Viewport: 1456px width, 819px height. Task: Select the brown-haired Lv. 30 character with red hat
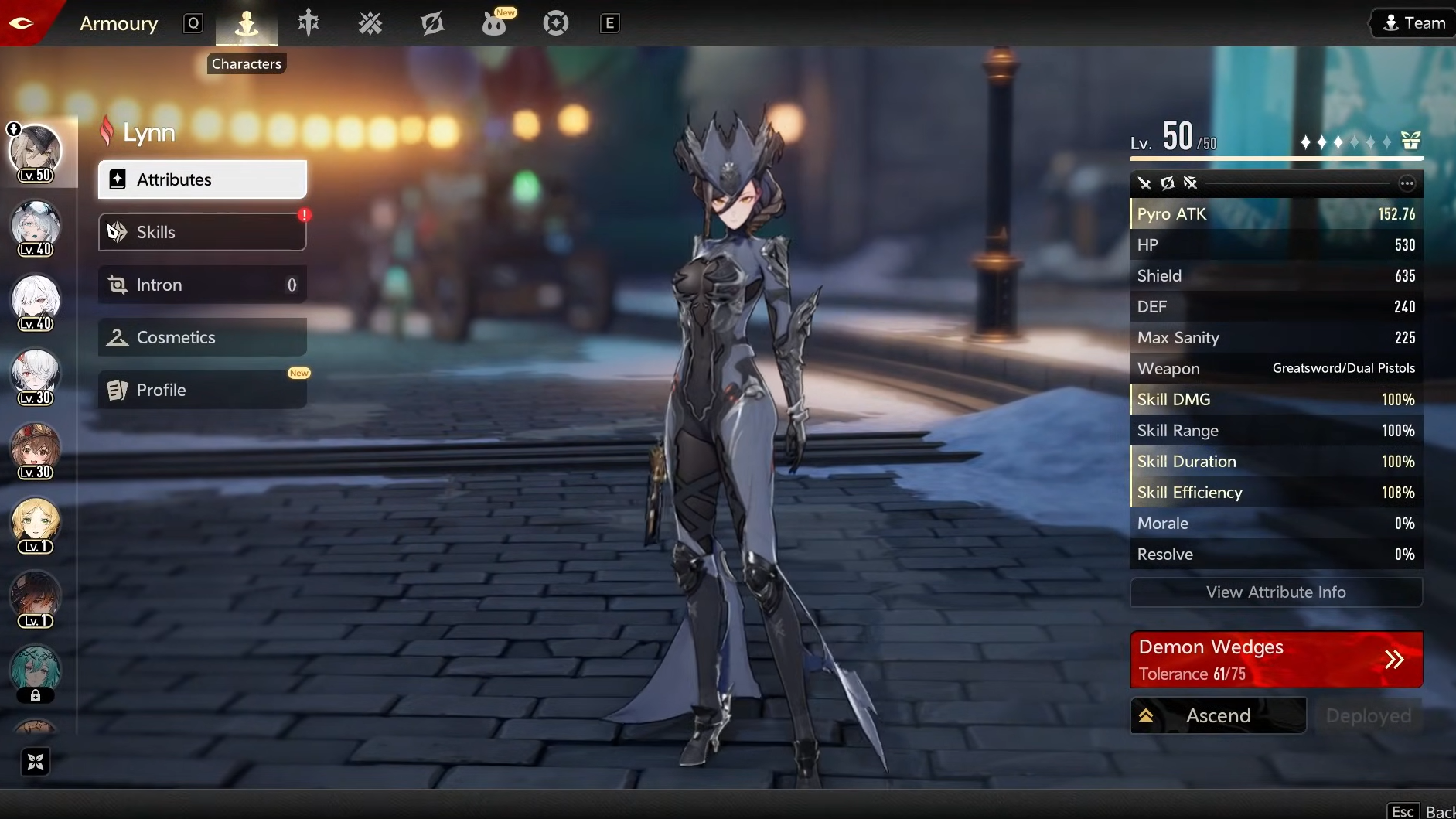36,449
